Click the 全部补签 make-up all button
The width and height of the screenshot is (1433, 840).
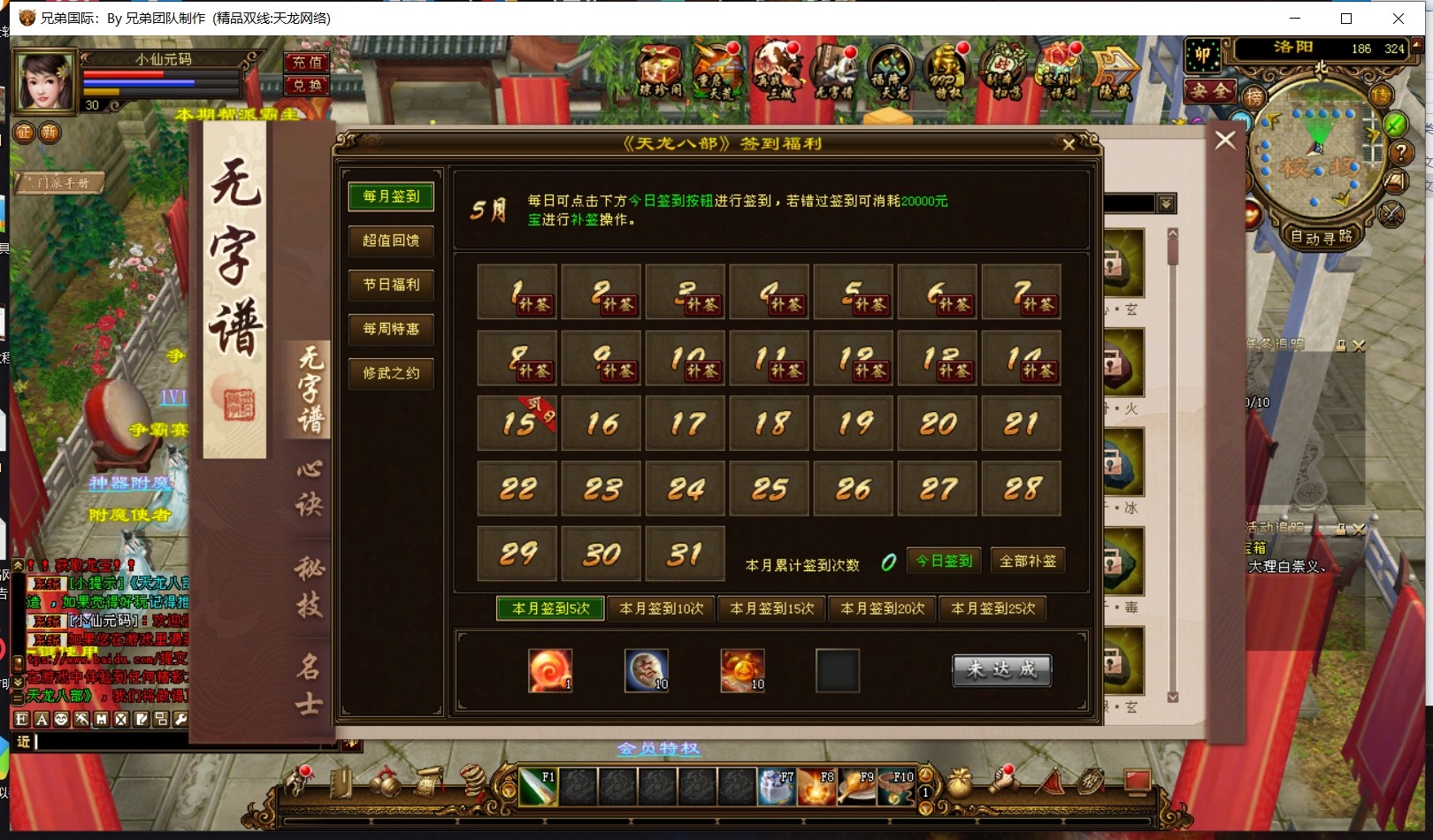(x=1028, y=561)
